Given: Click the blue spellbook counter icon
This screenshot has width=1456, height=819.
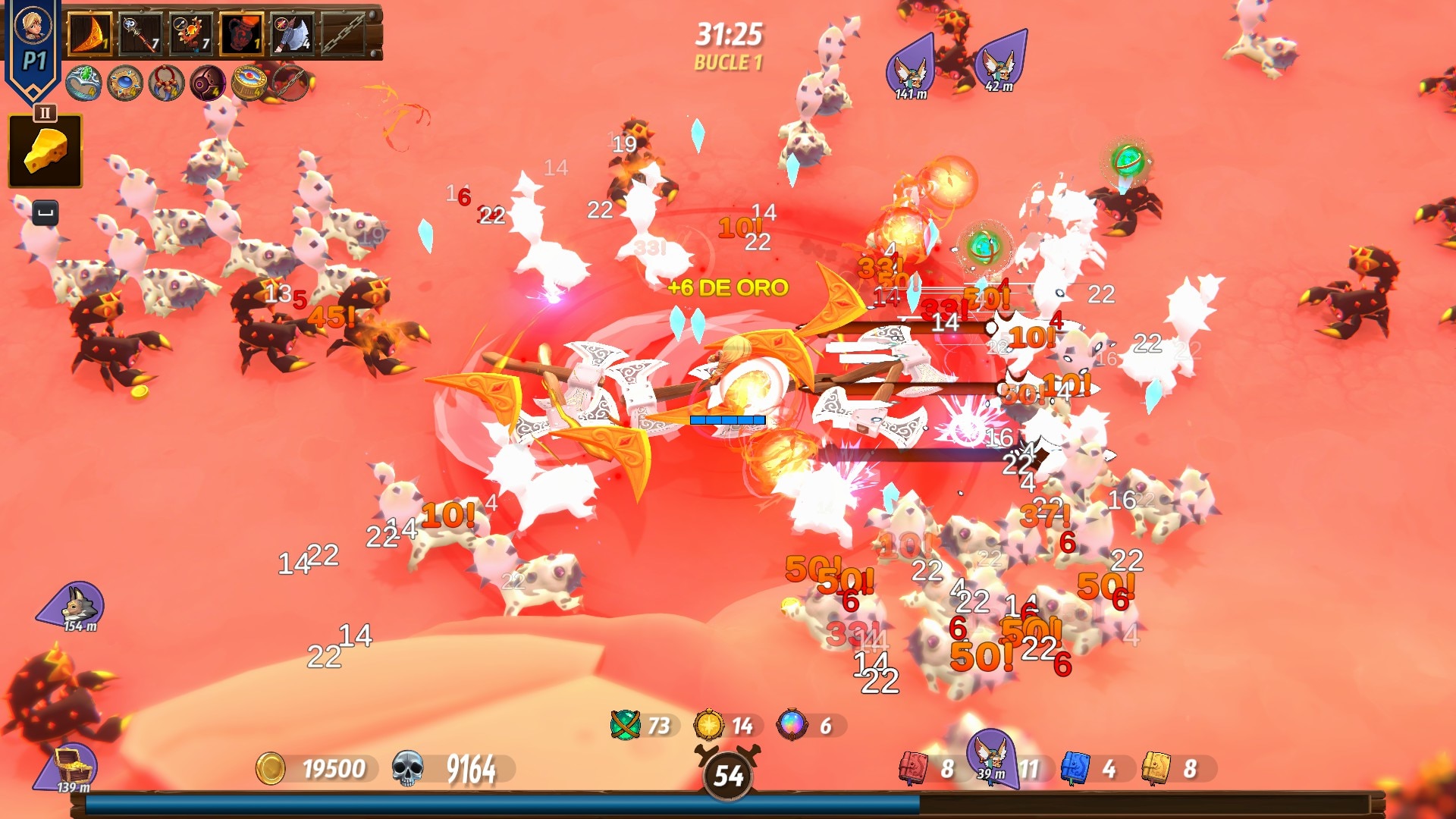Looking at the screenshot, I should point(1075,768).
